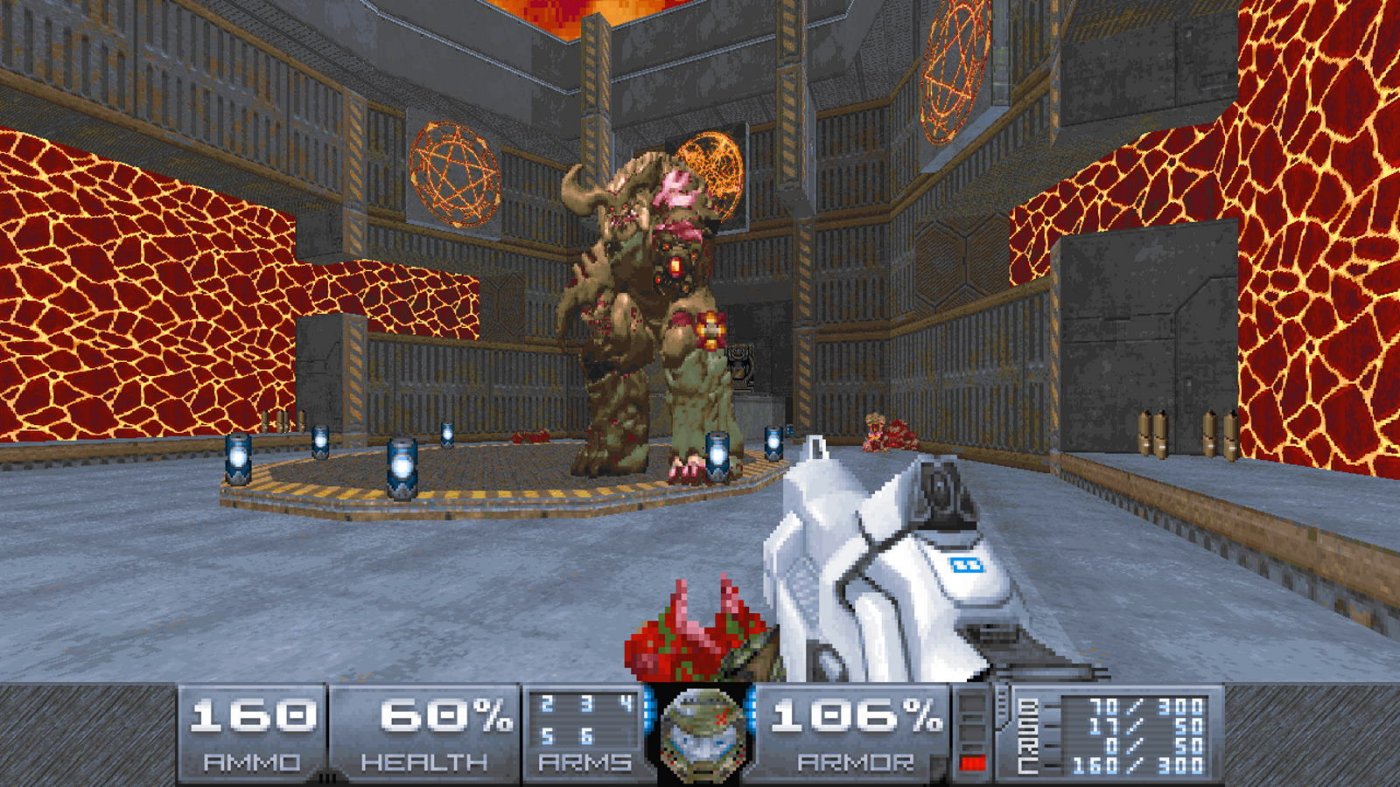1400x787 pixels.
Task: Select weapon slot 2 in the ARMS panel
Action: point(547,703)
